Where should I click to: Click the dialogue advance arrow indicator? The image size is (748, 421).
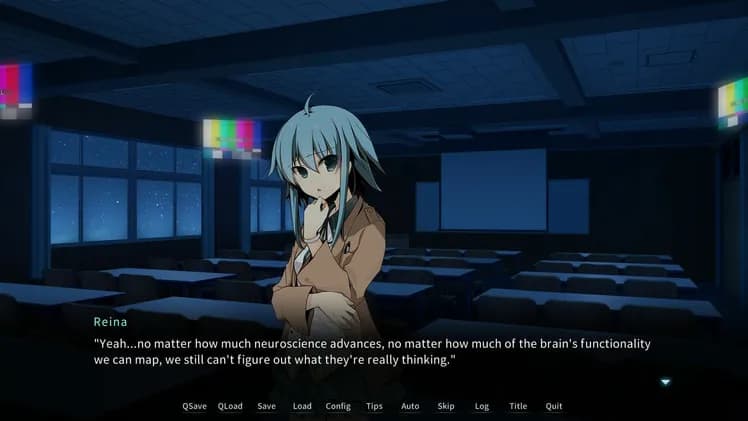pos(665,381)
